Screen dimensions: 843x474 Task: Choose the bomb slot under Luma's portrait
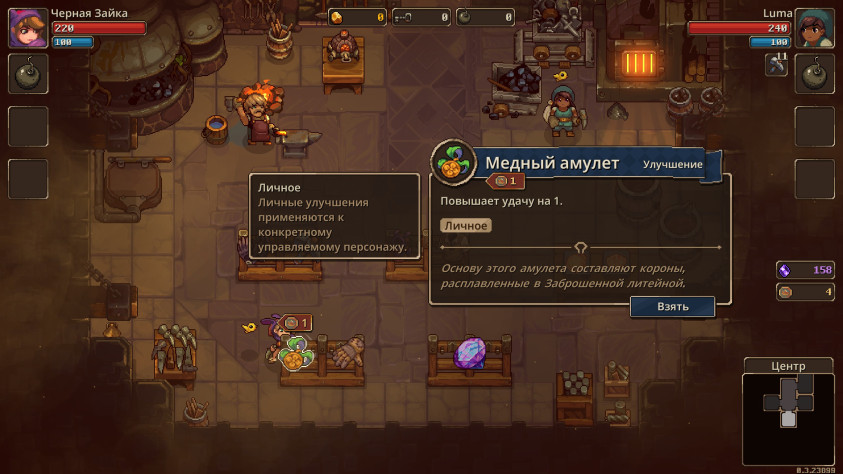coord(815,74)
